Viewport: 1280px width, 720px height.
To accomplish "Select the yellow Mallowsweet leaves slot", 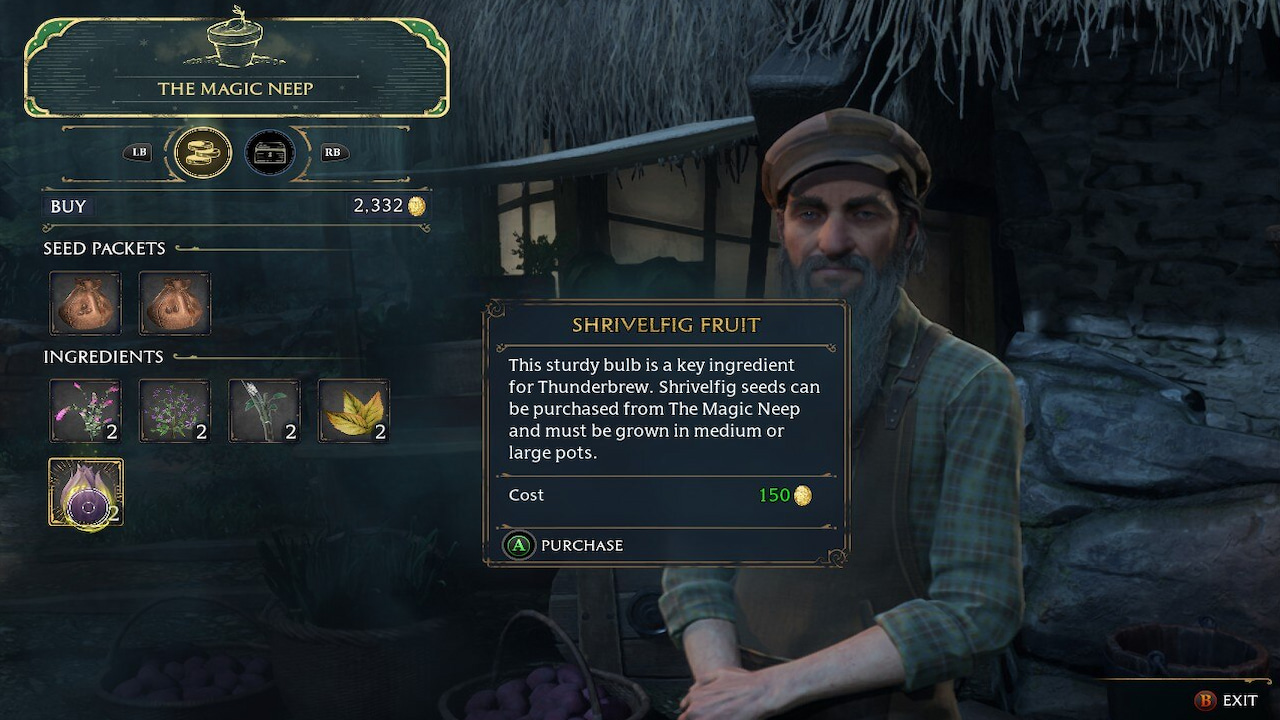I will 354,410.
